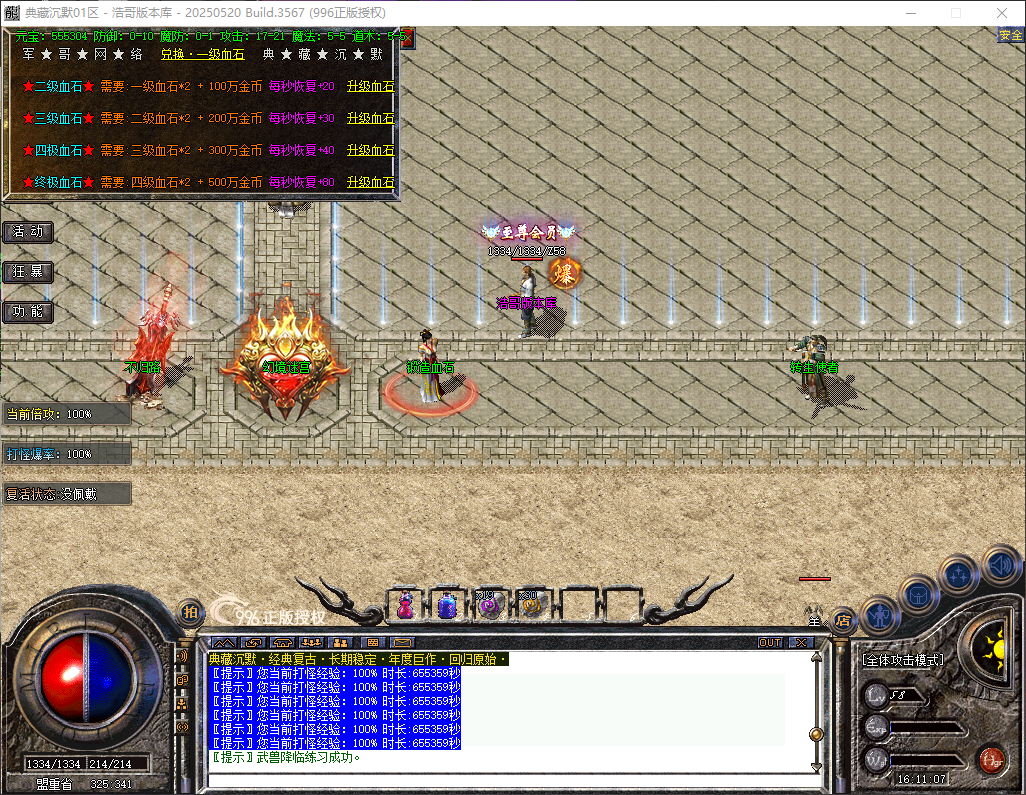Close the chat panel with its X
The image size is (1026, 795).
tap(801, 642)
